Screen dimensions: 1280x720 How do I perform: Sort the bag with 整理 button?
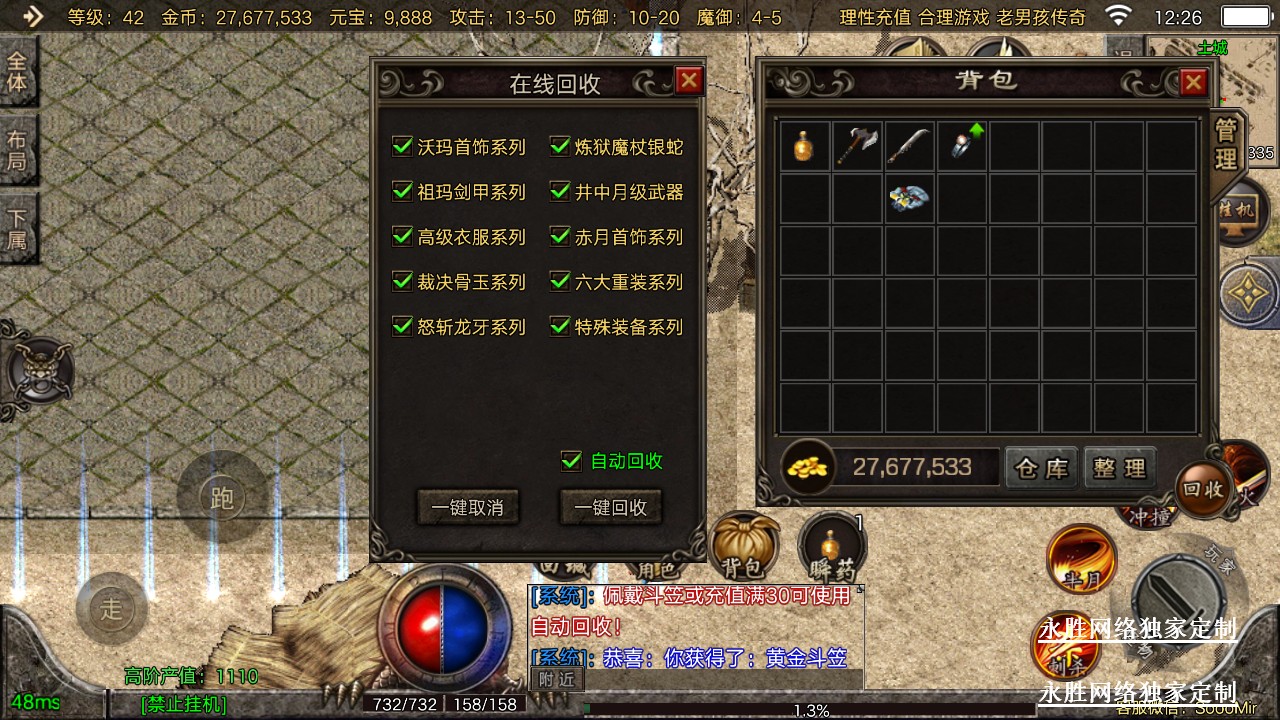click(1119, 467)
